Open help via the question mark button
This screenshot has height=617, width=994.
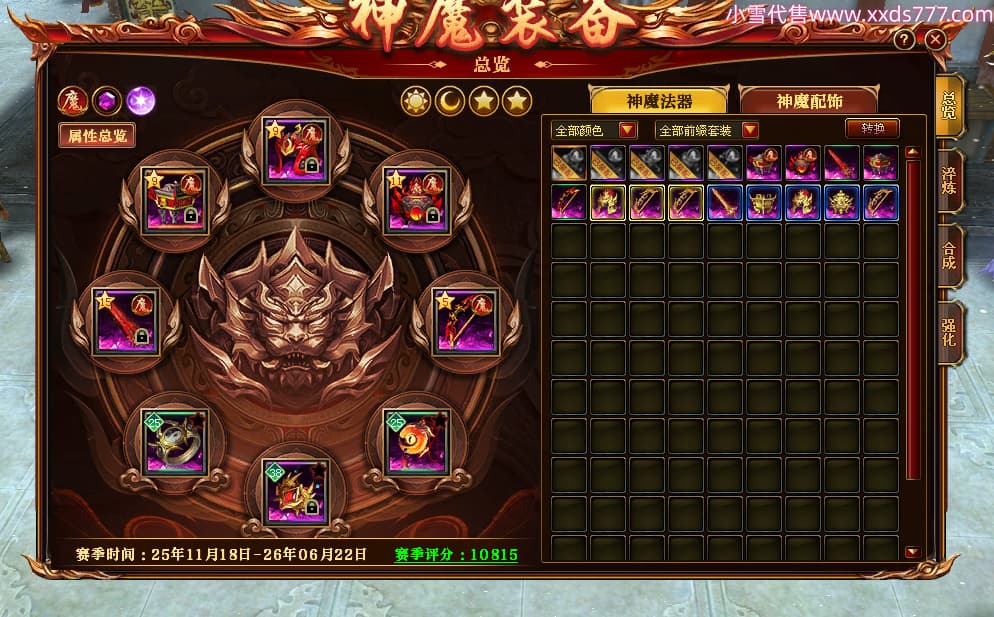(x=904, y=40)
